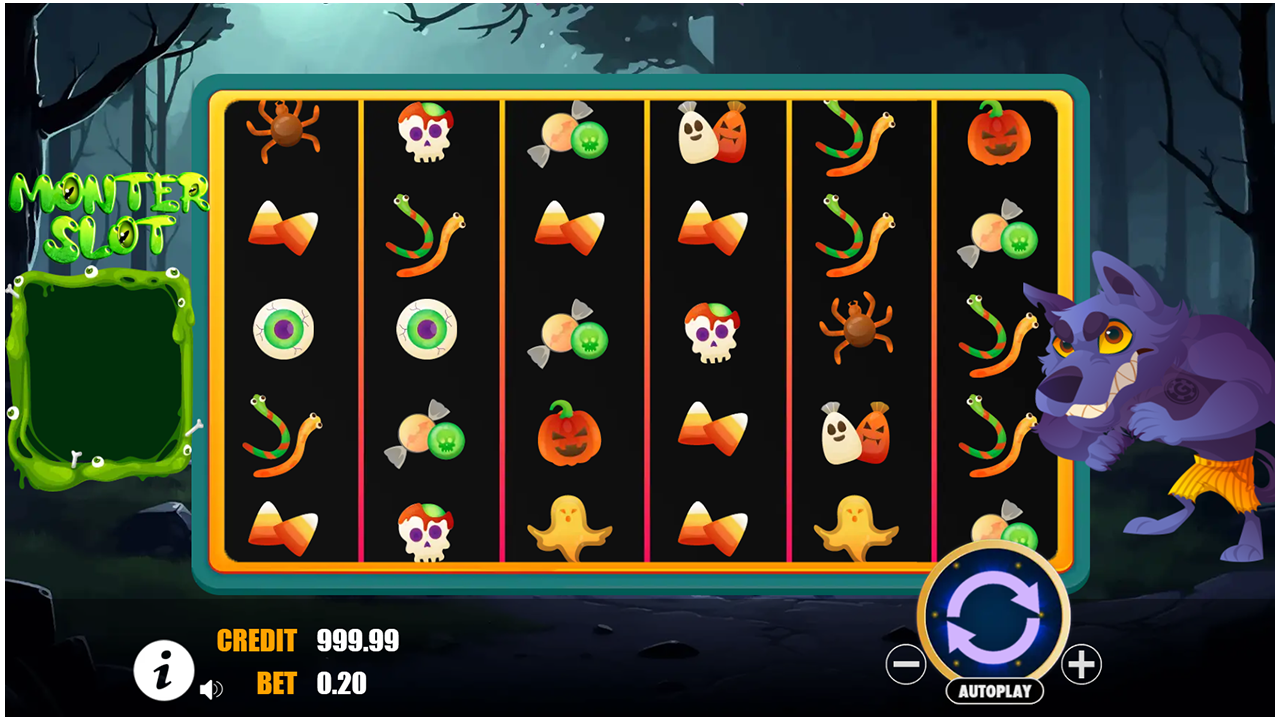The image size is (1280, 720).
Task: Mute the game sound
Action: click(x=212, y=689)
